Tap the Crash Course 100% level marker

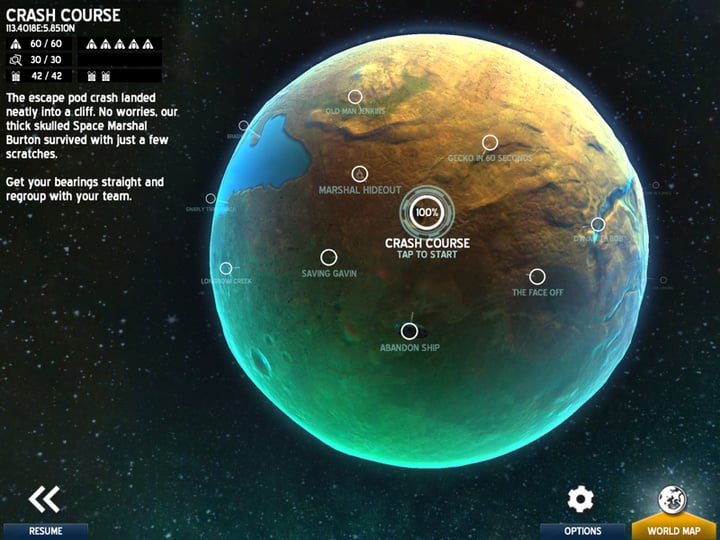(x=427, y=212)
